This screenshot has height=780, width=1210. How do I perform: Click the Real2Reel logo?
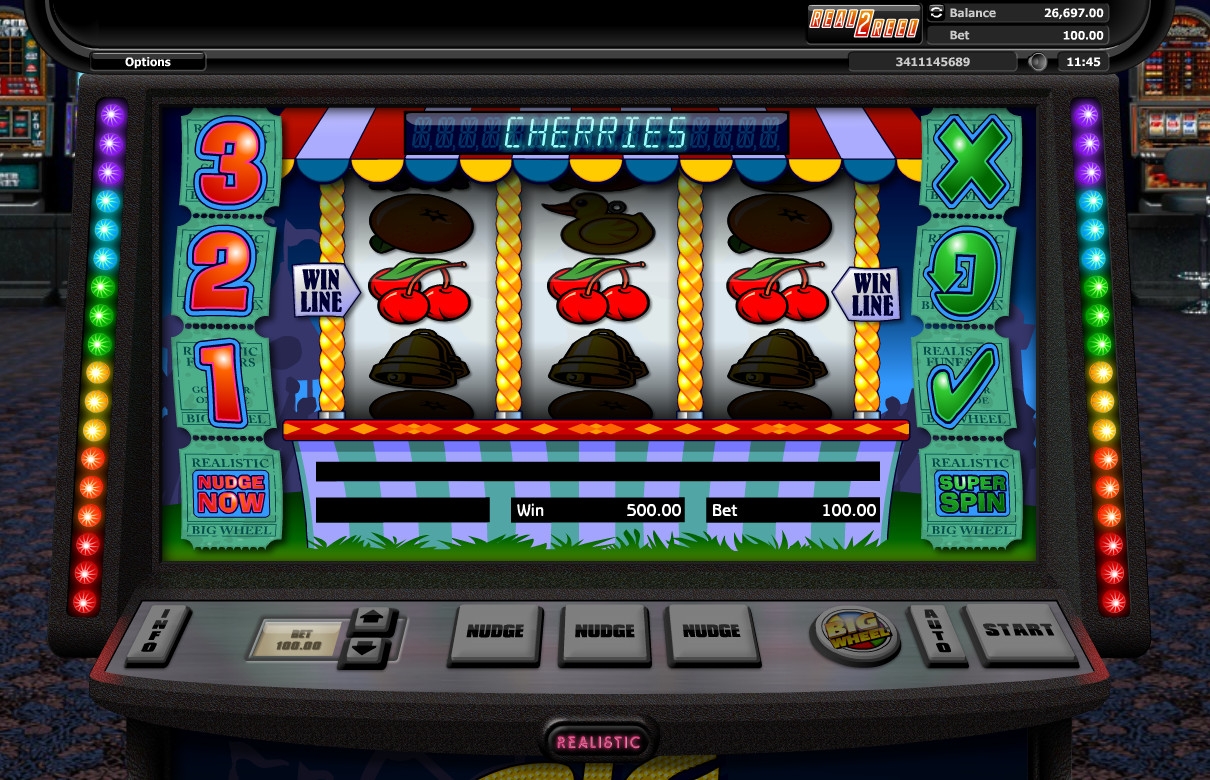(x=863, y=24)
